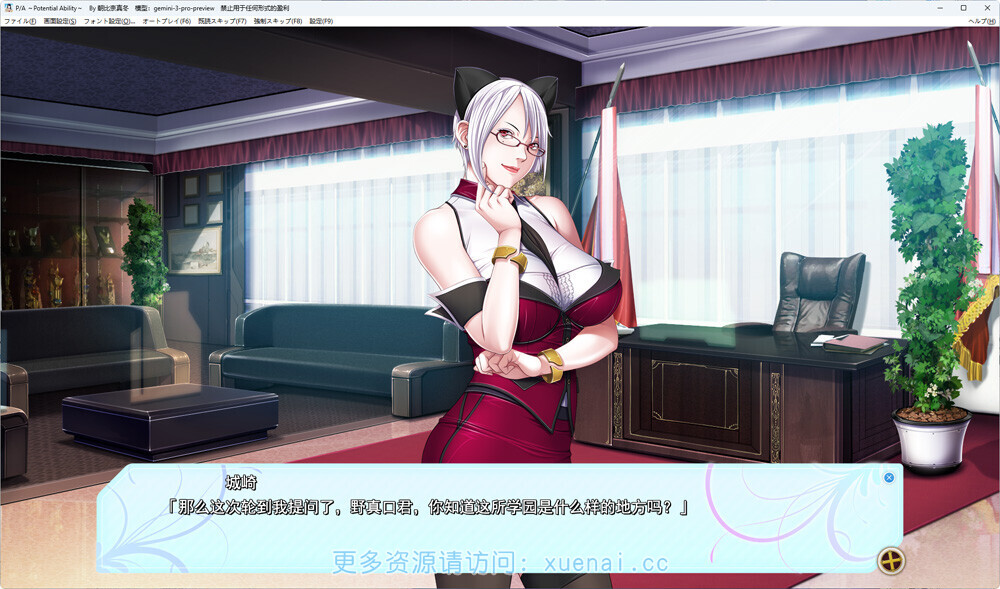Open the ファイル (File) menu
The image size is (1000, 589).
pos(20,21)
